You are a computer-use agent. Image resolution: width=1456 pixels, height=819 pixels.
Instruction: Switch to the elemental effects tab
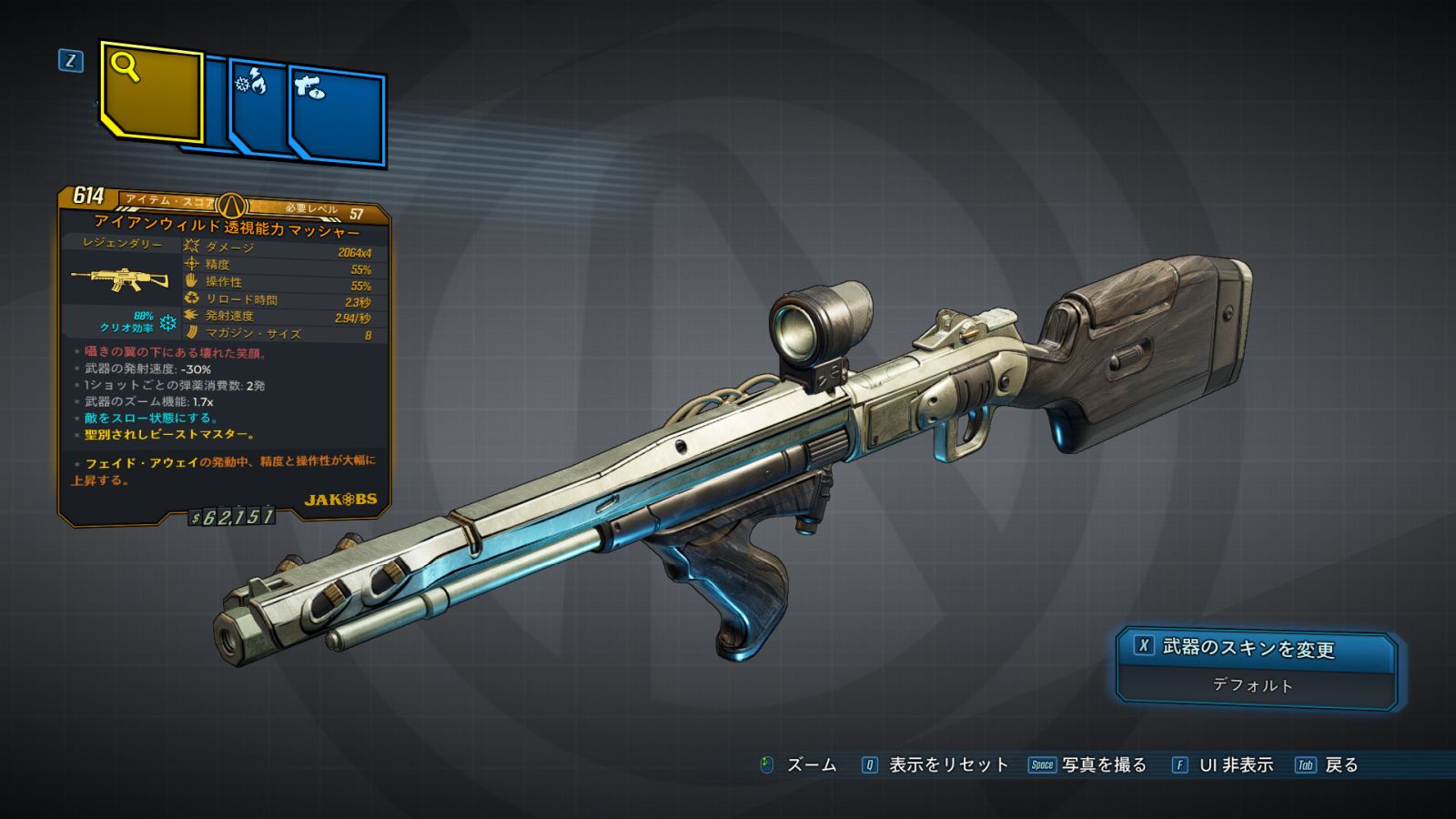click(x=258, y=107)
